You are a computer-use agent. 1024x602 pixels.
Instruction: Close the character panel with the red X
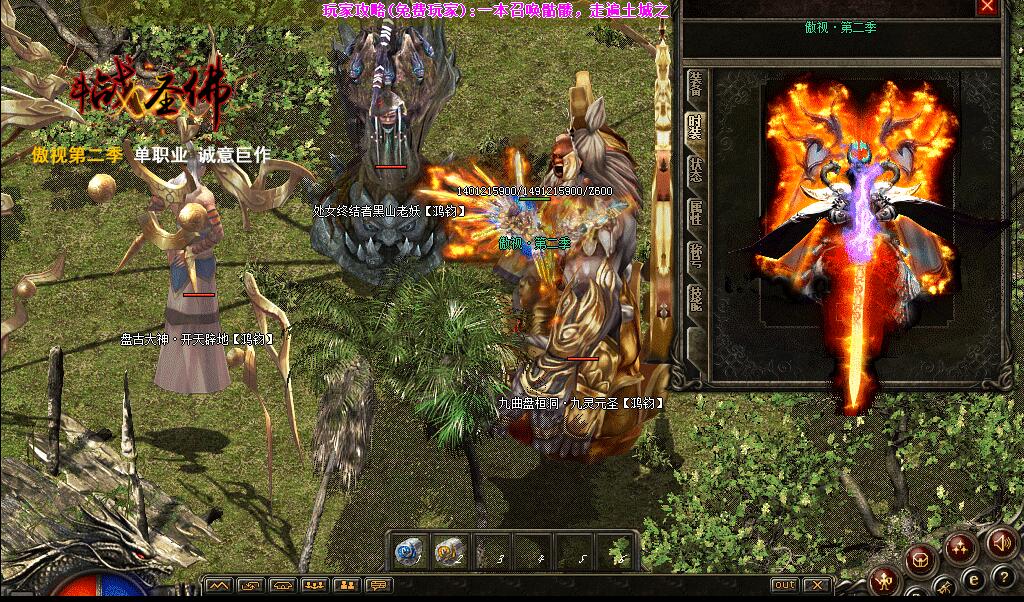point(988,7)
